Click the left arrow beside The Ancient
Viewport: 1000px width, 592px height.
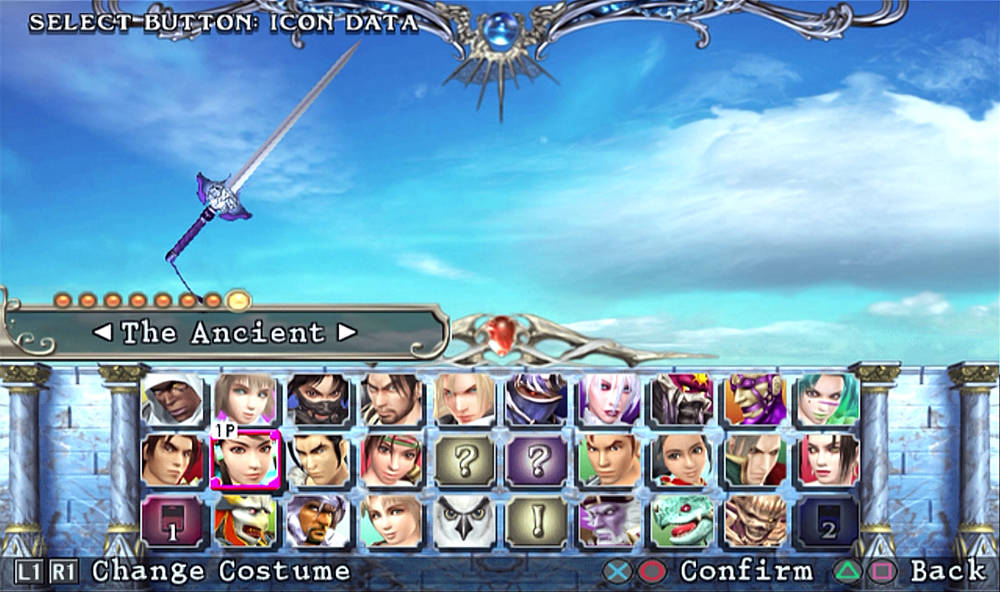(x=103, y=332)
